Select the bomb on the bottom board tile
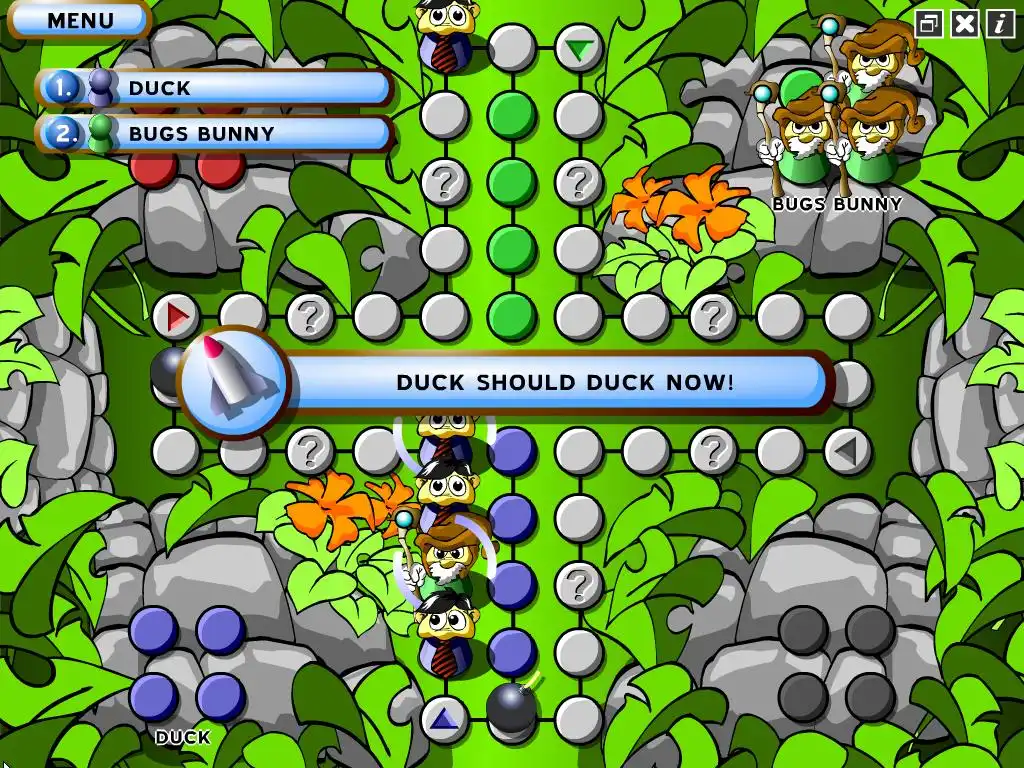 (513, 708)
